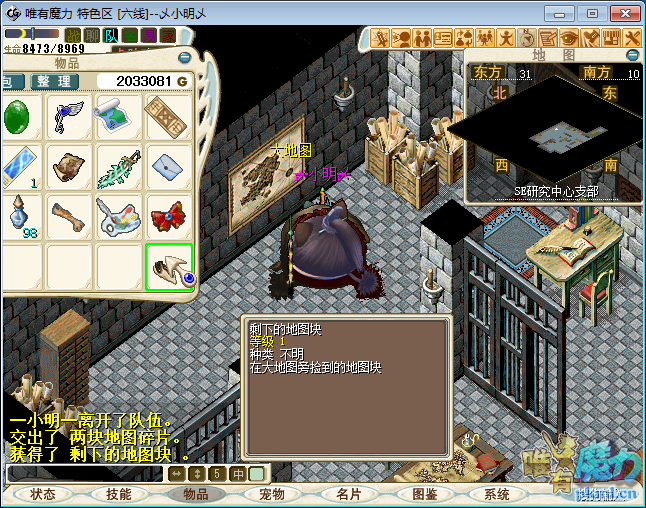646x508 pixels.
Task: Open the 系统 system menu
Action: [497, 494]
